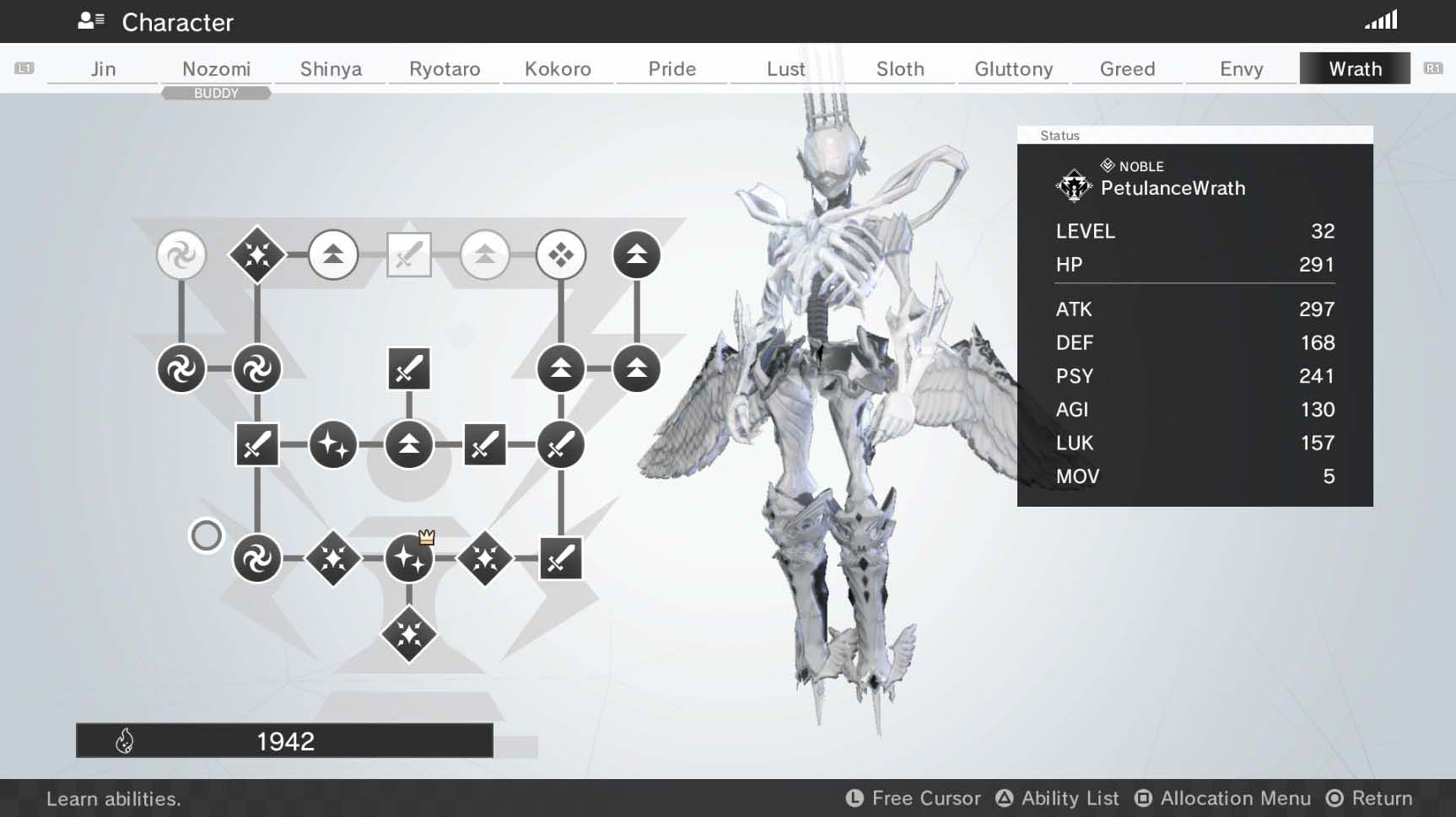The image size is (1456, 817).
Task: Choose the Envy tab
Action: click(1241, 69)
